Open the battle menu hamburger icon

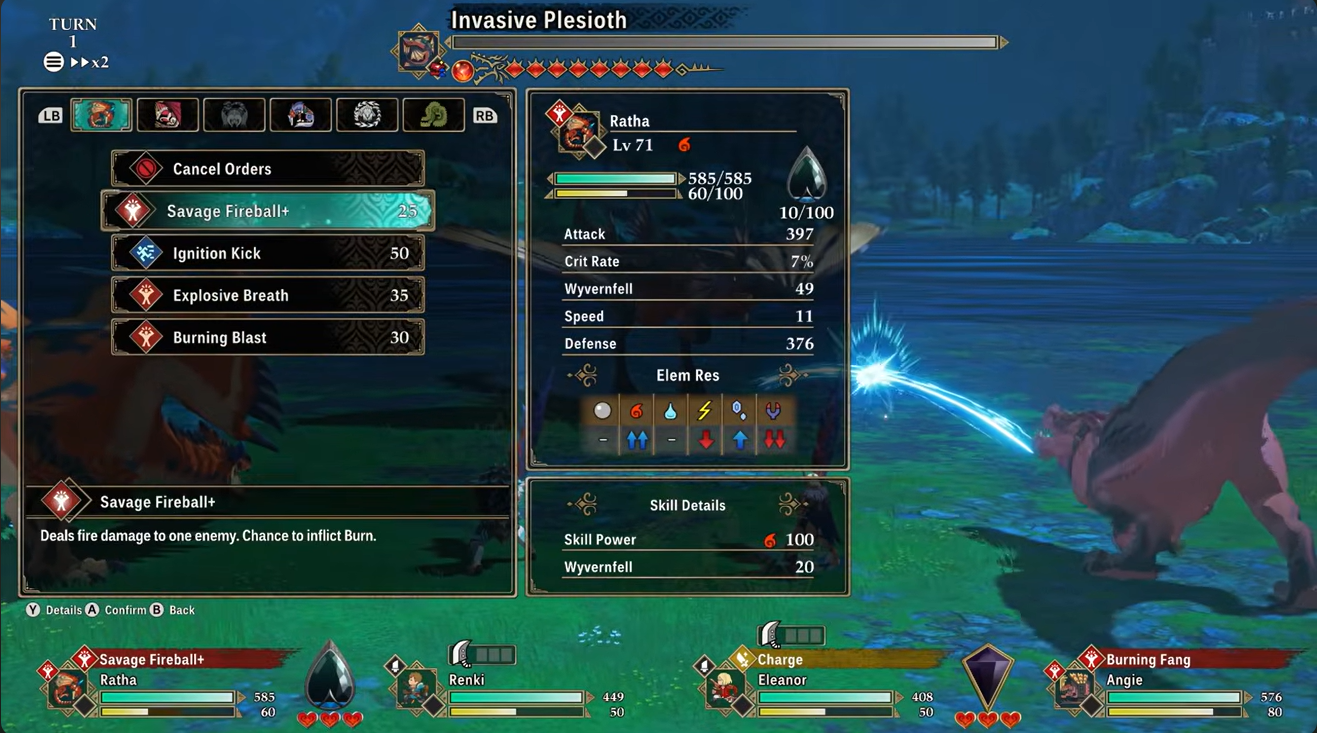[x=54, y=62]
